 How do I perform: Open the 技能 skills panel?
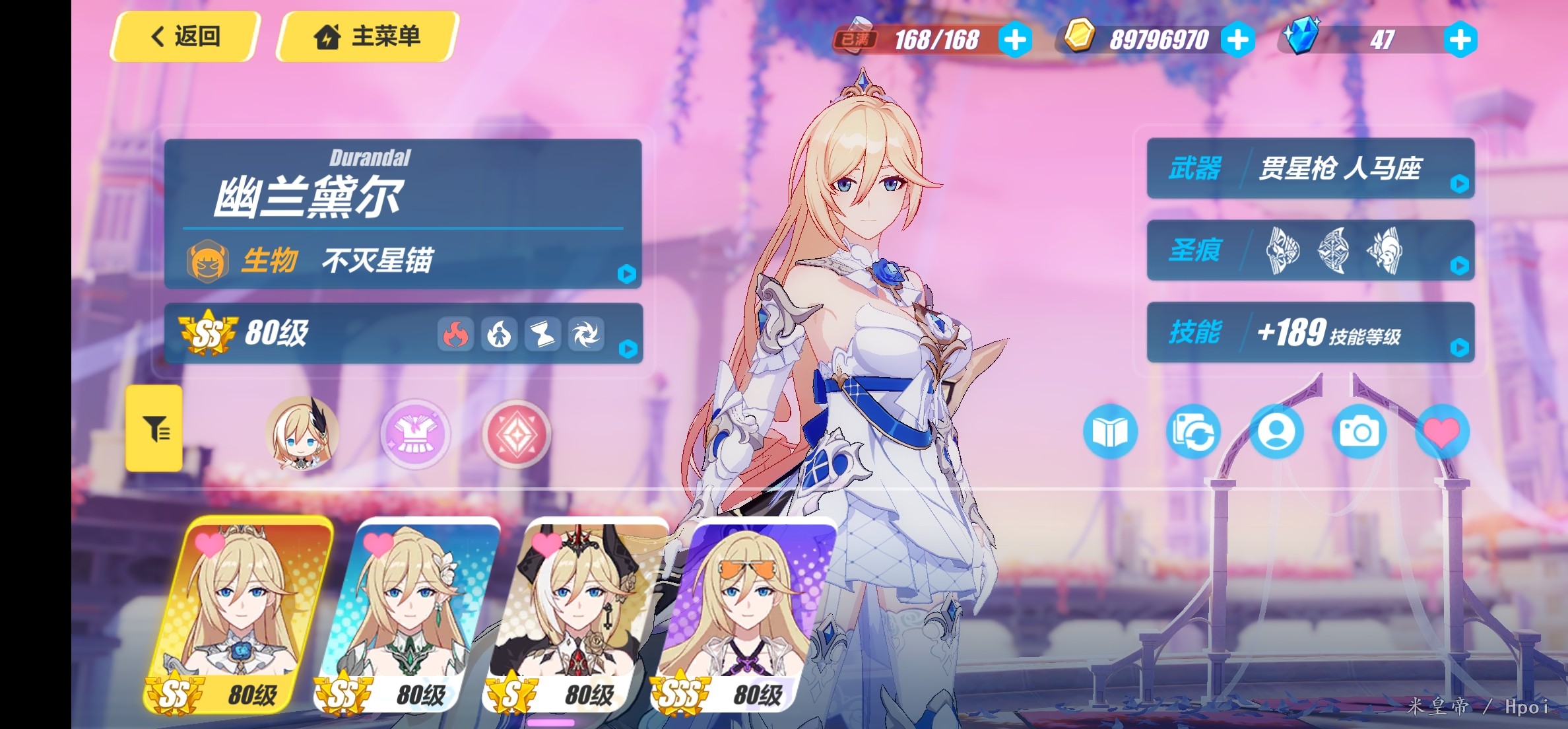pyautogui.click(x=1311, y=332)
